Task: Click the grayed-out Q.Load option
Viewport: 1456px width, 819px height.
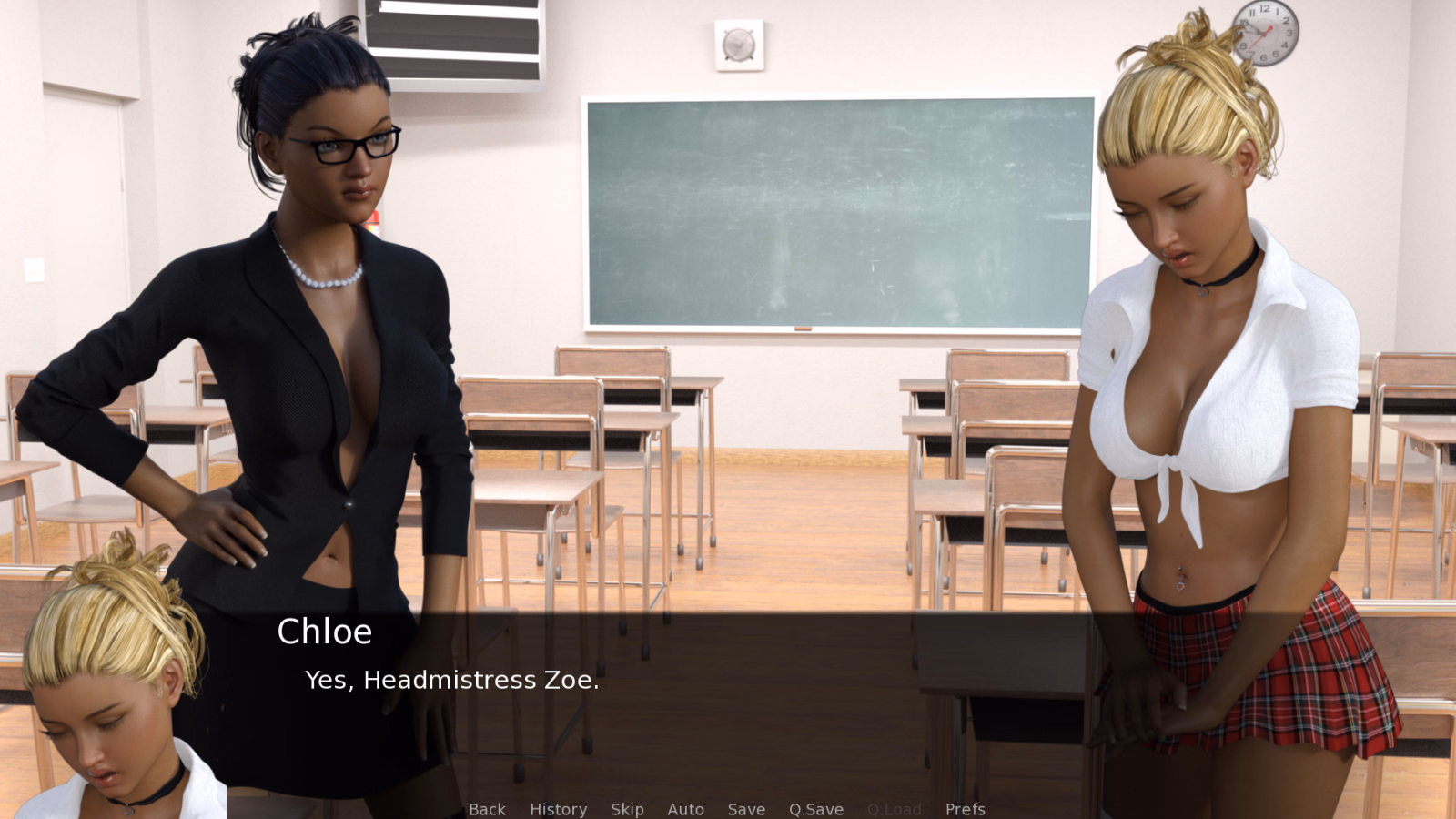Action: click(x=895, y=809)
